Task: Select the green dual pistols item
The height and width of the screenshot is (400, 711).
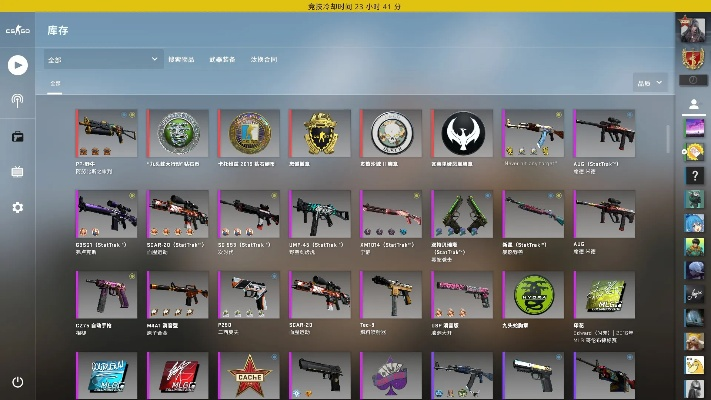Action: tap(462, 214)
